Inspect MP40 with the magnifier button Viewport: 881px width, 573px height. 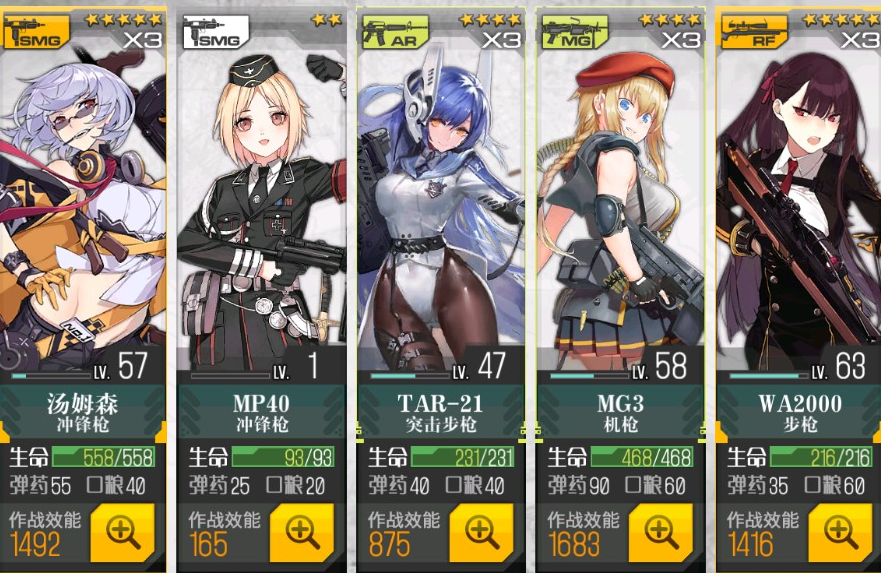302,532
